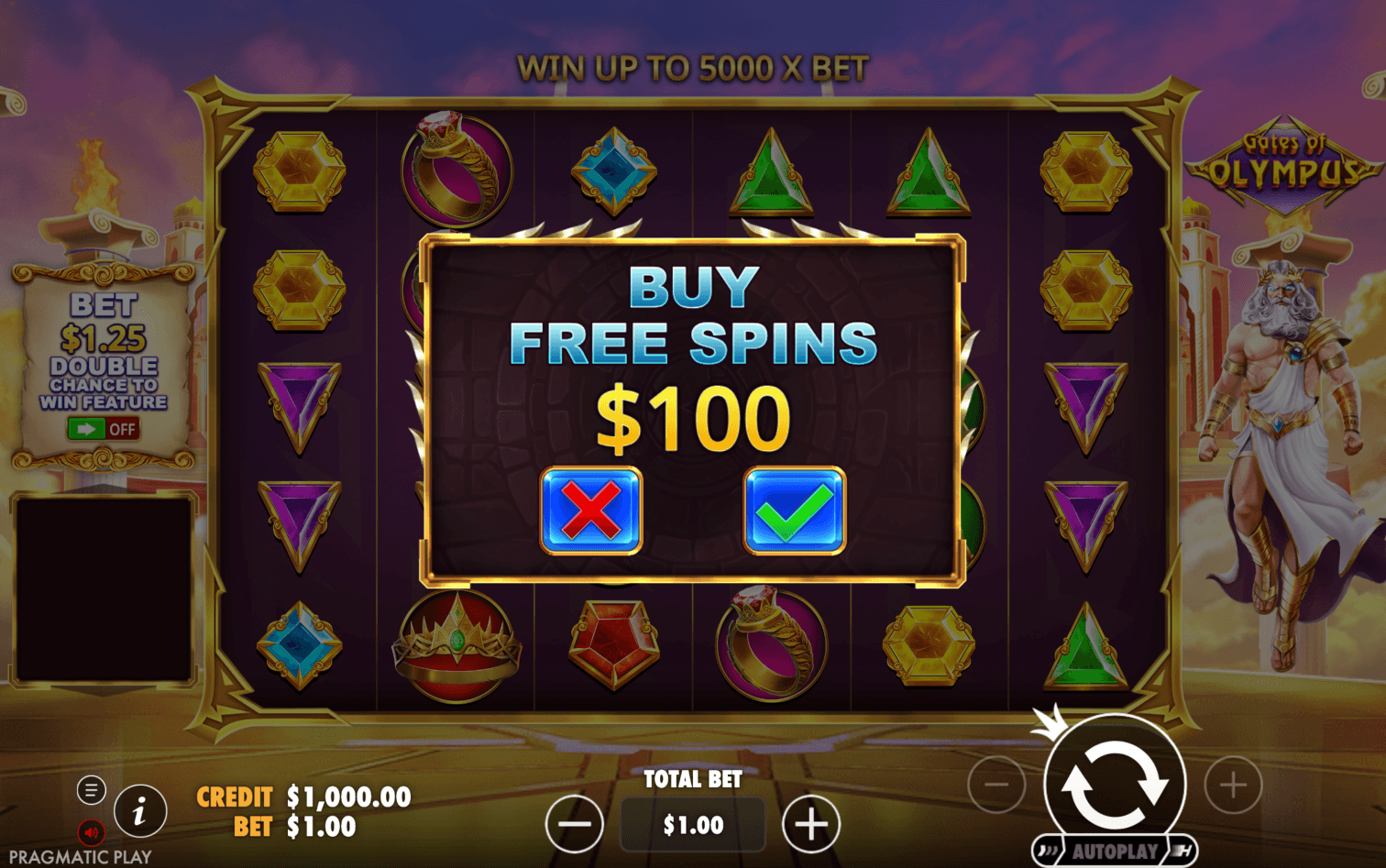Open the game information screen
The width and height of the screenshot is (1386, 868).
[x=138, y=811]
